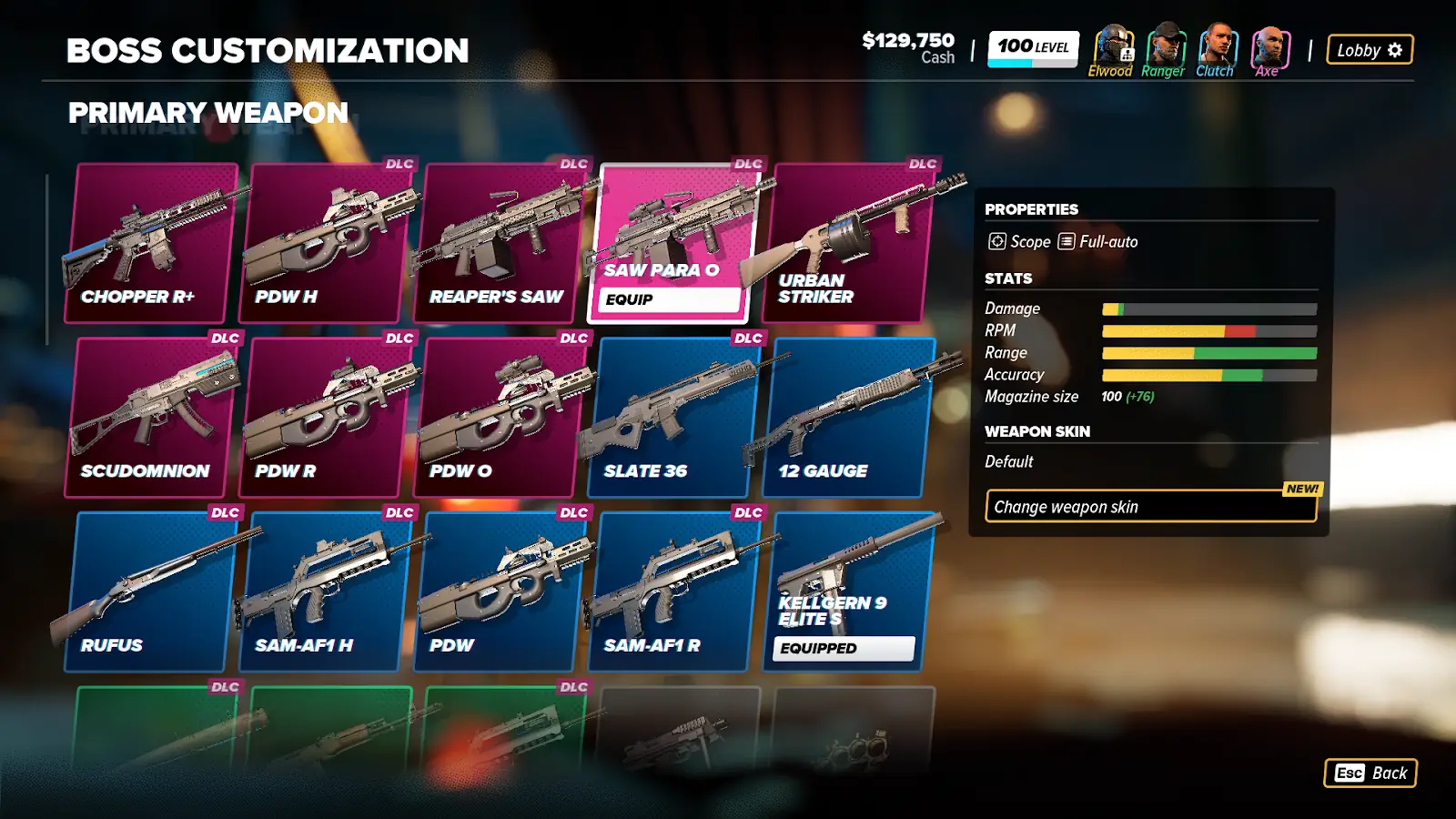Screen dimensions: 1456x819
Task: Choose the PDW H weapon tile
Action: tap(326, 243)
